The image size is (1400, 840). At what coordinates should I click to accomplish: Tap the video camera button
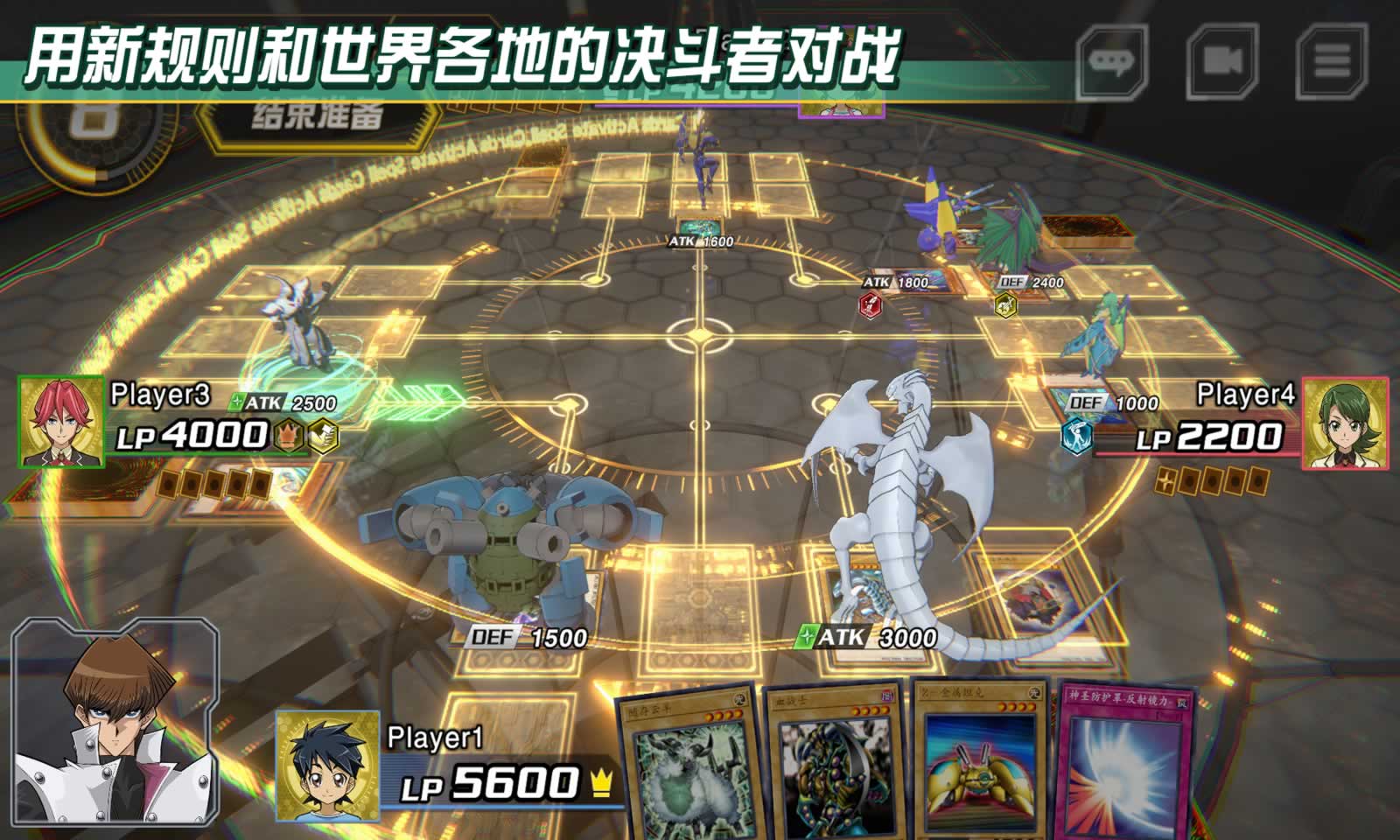[x=1221, y=61]
